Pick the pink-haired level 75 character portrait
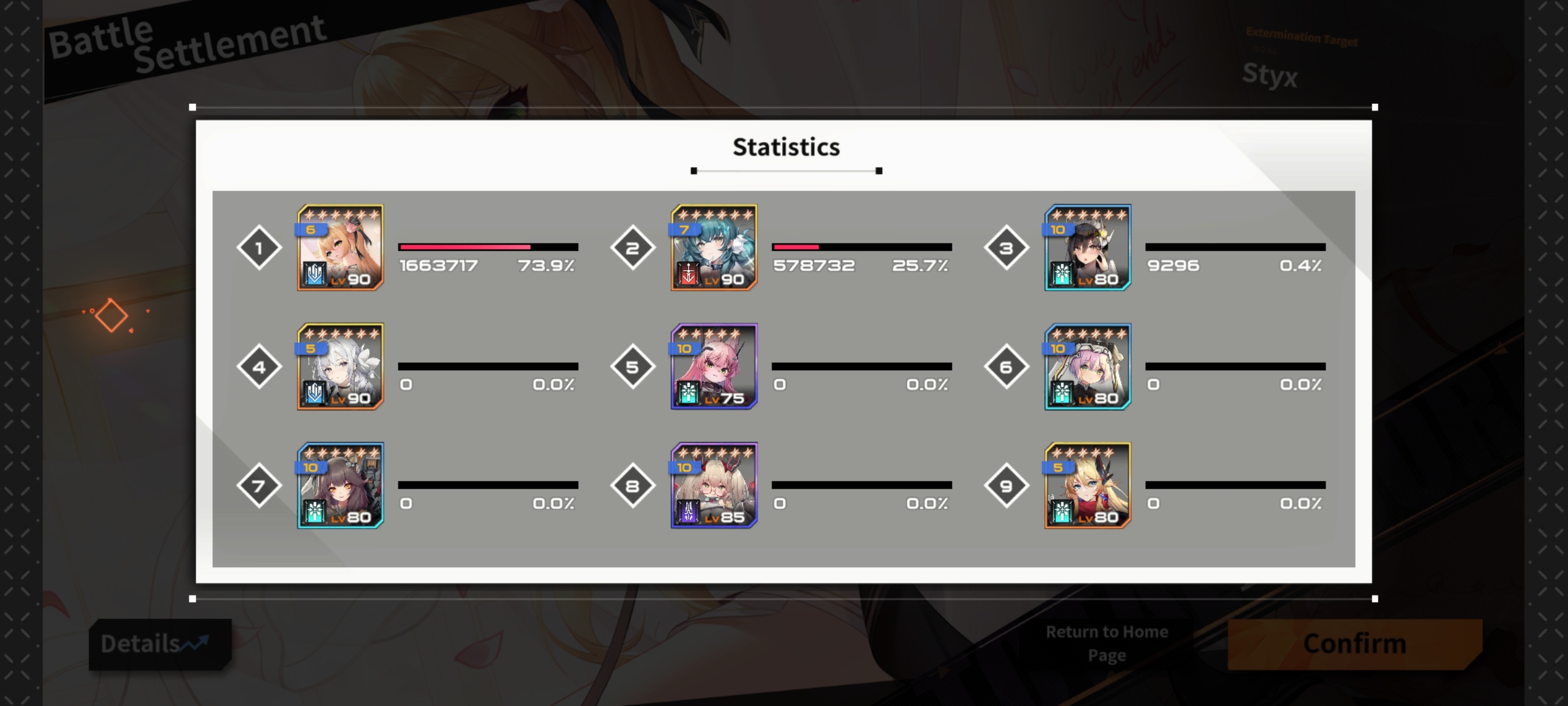1568x706 pixels. click(x=714, y=367)
